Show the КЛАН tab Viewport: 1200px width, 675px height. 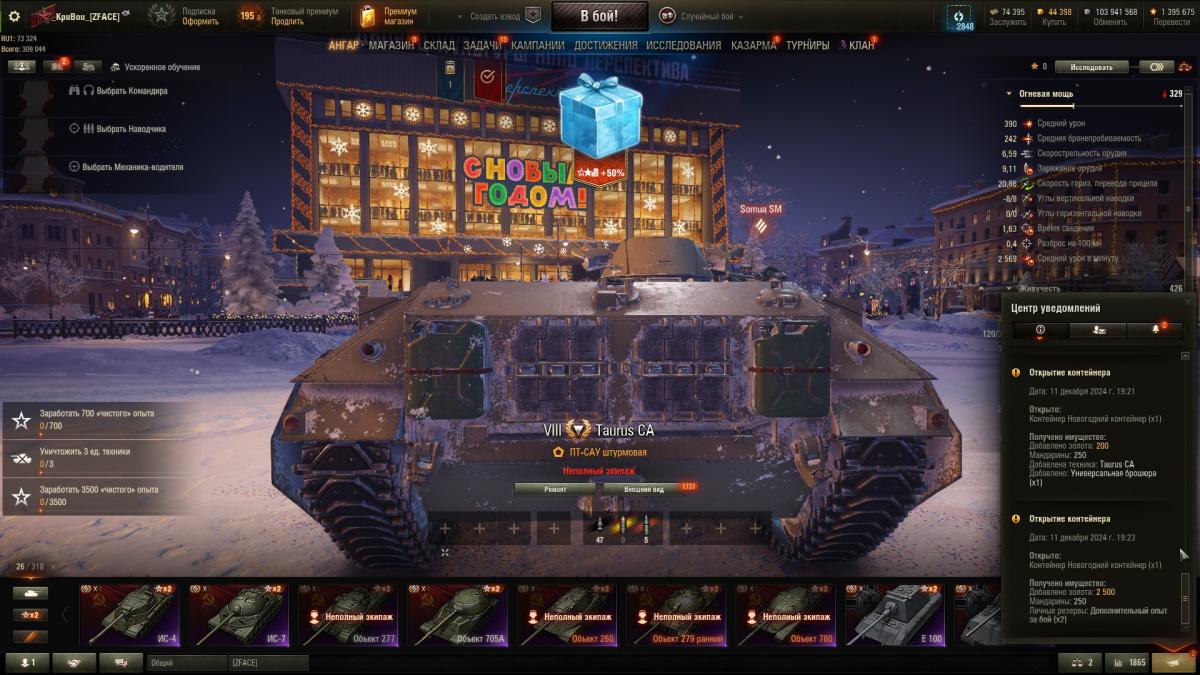[861, 45]
